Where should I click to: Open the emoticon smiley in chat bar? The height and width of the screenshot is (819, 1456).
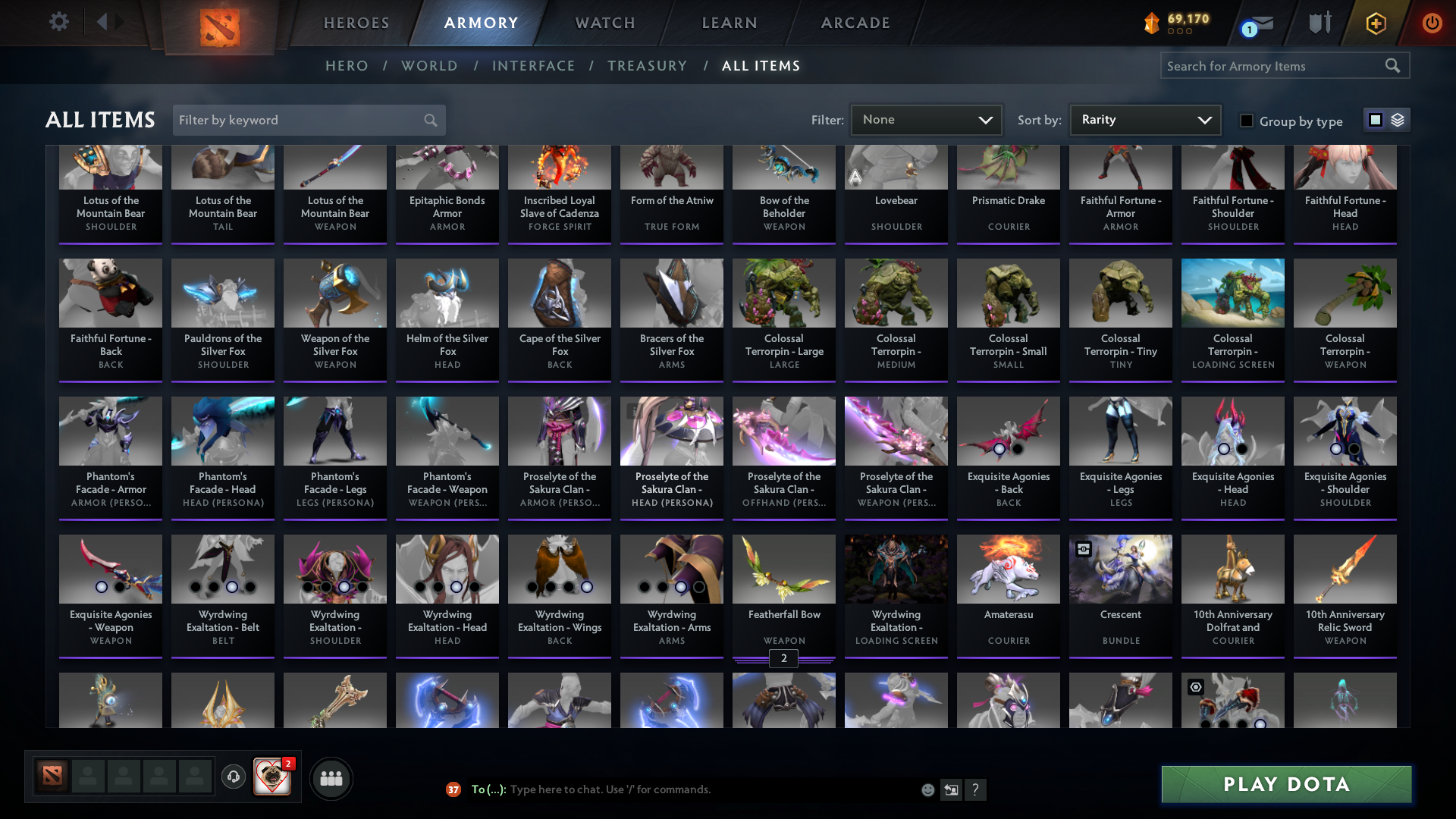(x=927, y=789)
